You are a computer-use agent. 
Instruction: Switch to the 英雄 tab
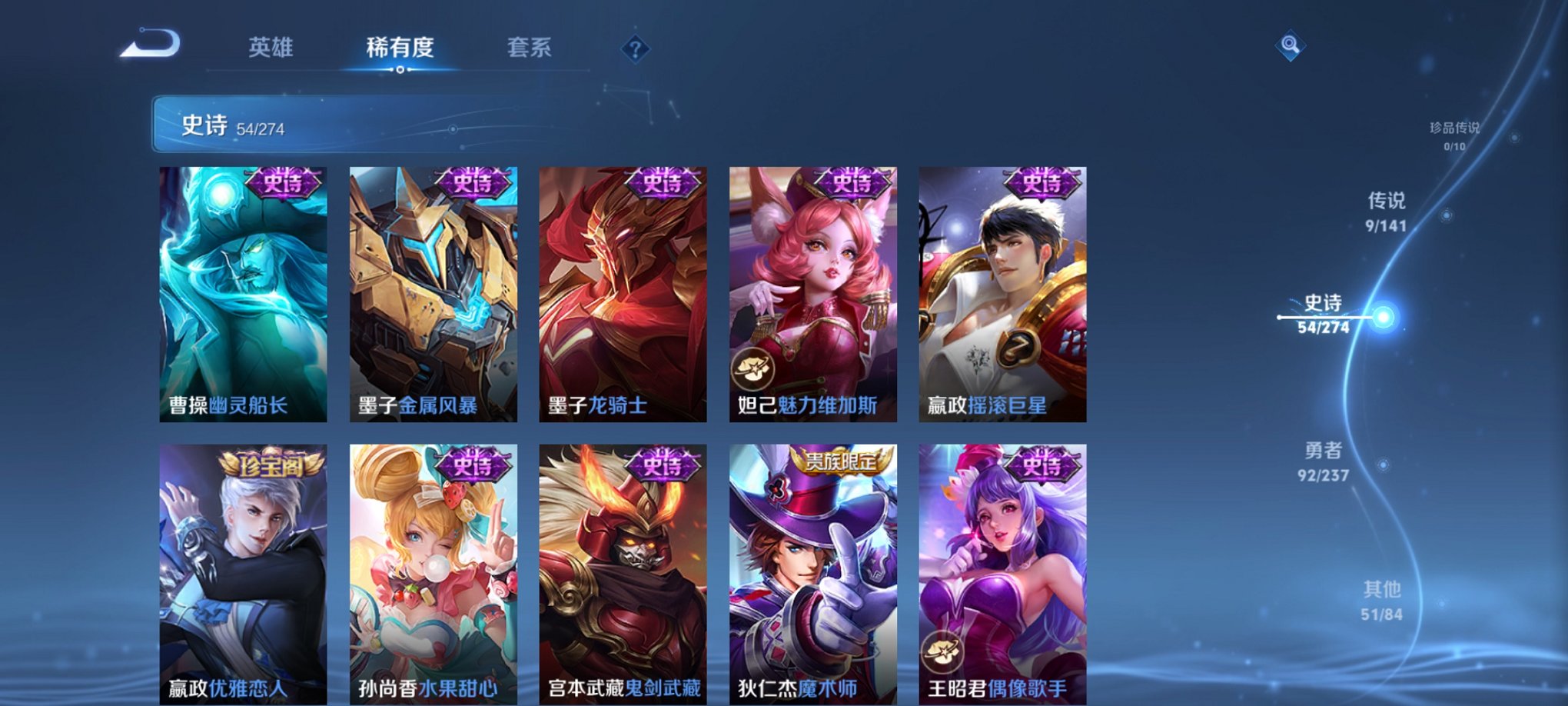[271, 48]
